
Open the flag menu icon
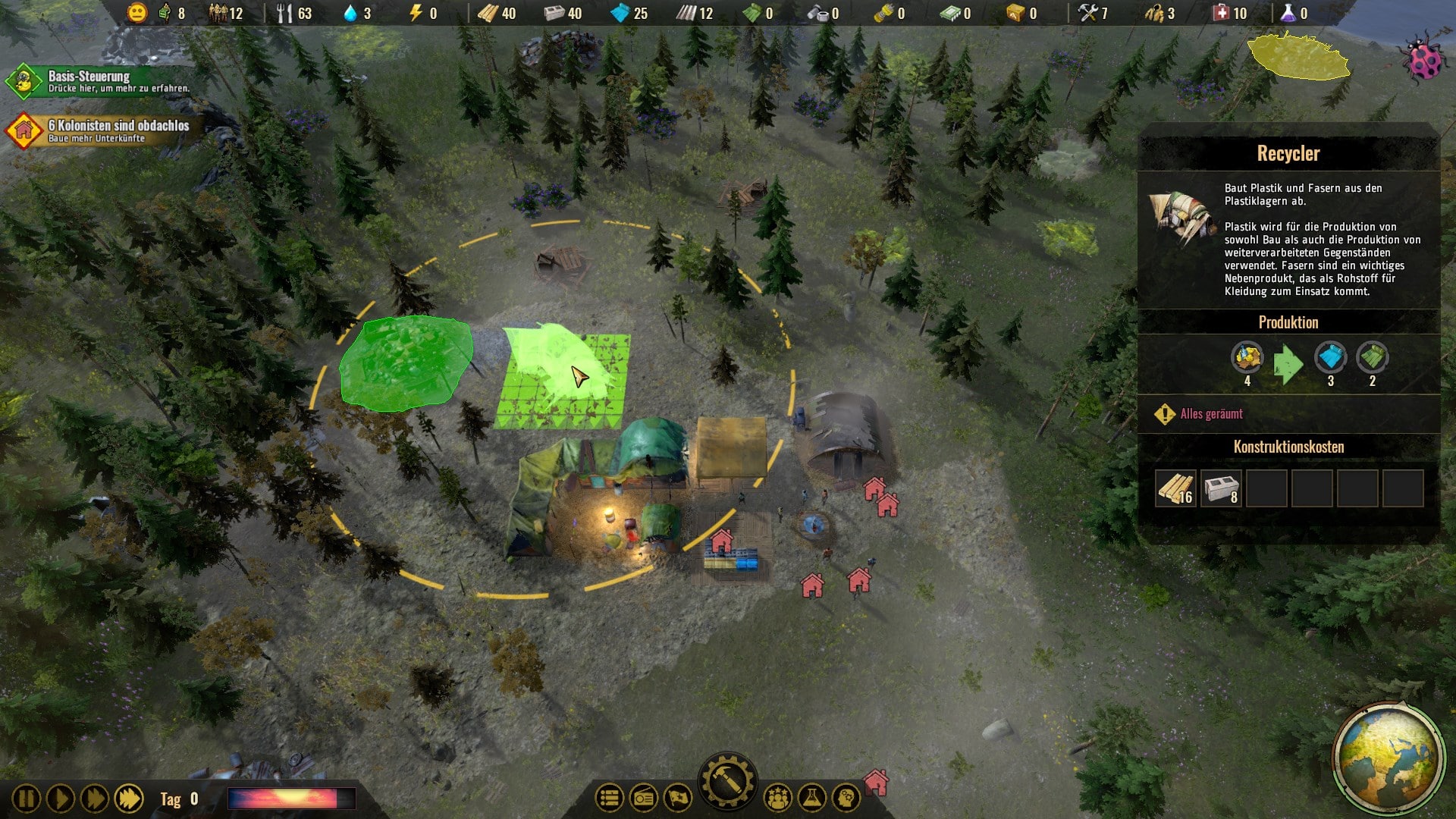678,798
